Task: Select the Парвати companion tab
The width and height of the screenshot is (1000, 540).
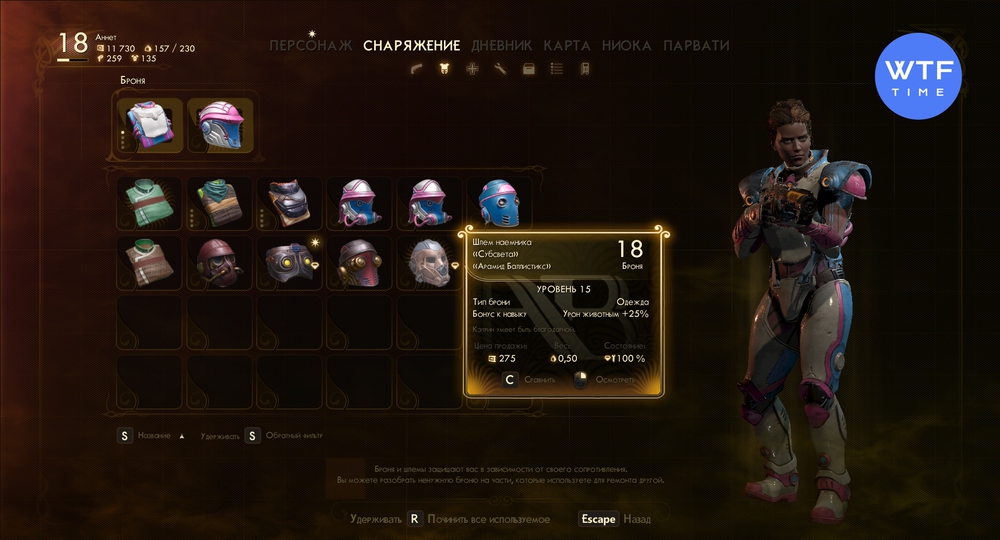Action: 696,46
